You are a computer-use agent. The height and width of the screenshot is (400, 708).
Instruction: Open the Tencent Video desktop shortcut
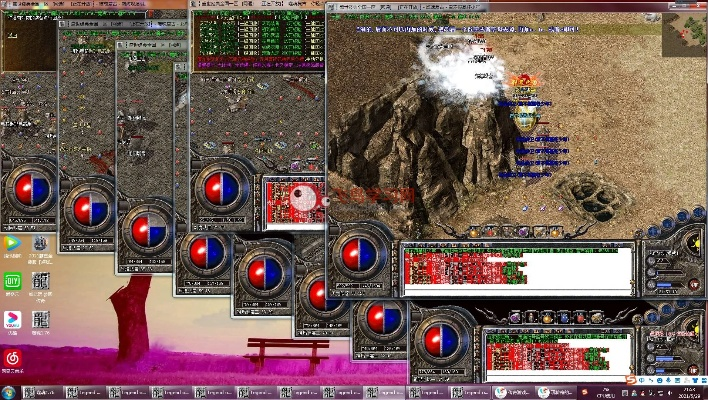(13, 243)
